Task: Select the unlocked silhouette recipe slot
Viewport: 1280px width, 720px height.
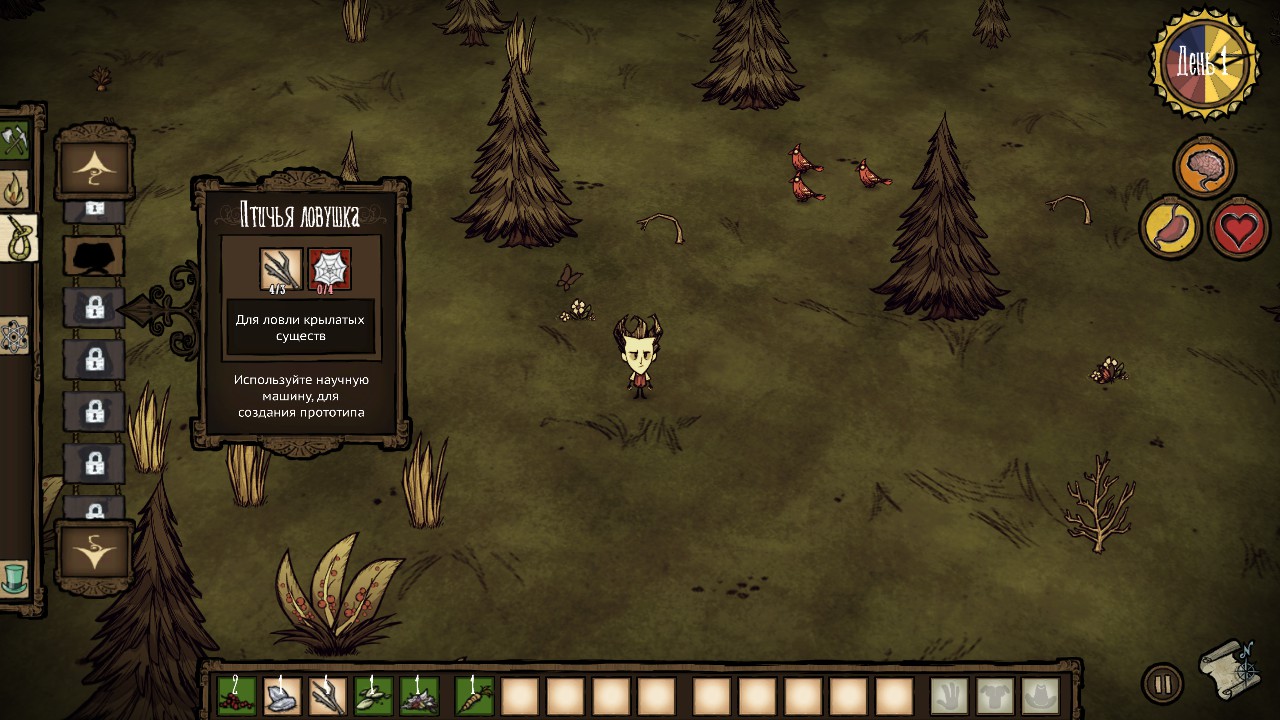Action: [94, 256]
